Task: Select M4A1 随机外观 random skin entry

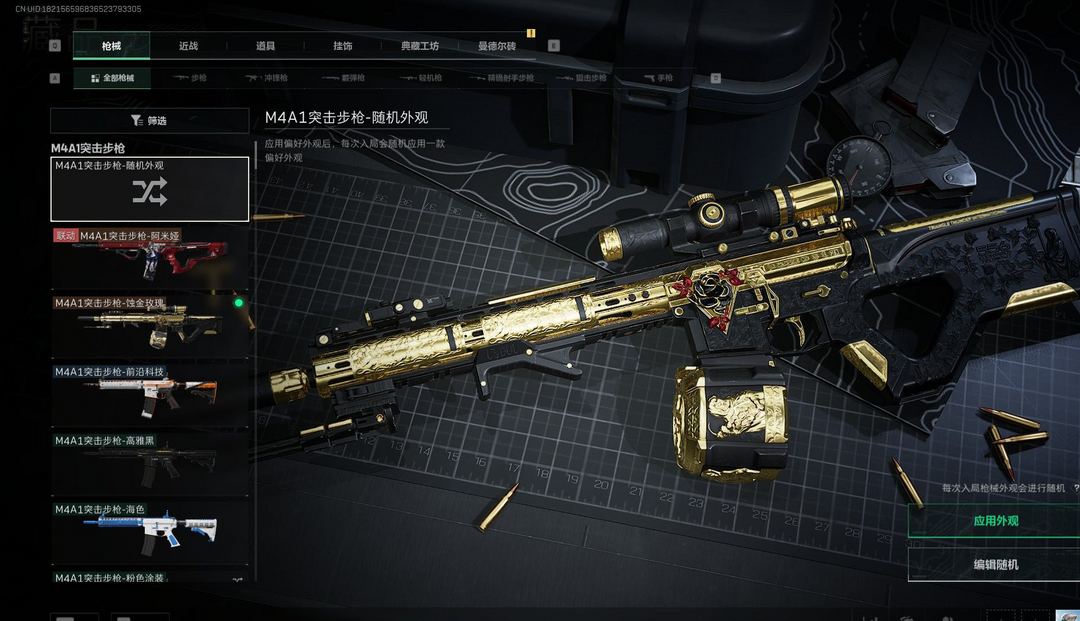Action: [150, 189]
